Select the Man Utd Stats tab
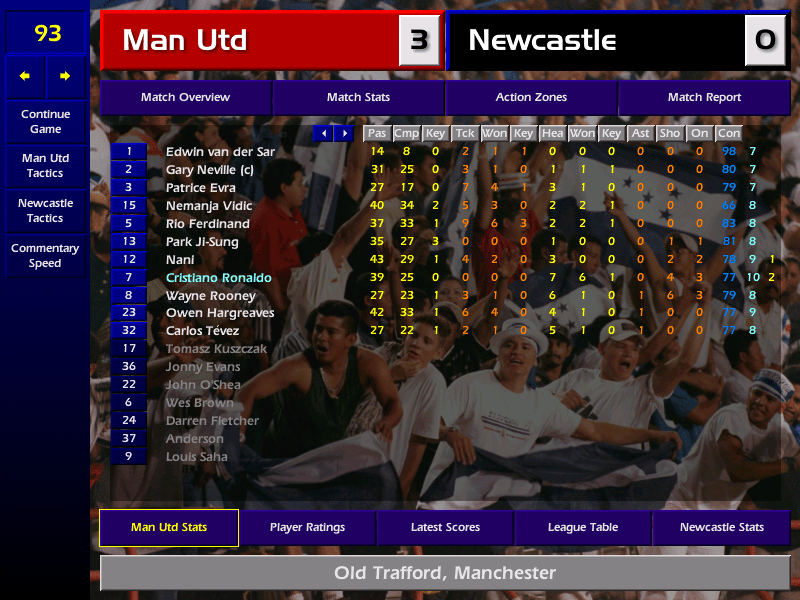 coord(169,527)
